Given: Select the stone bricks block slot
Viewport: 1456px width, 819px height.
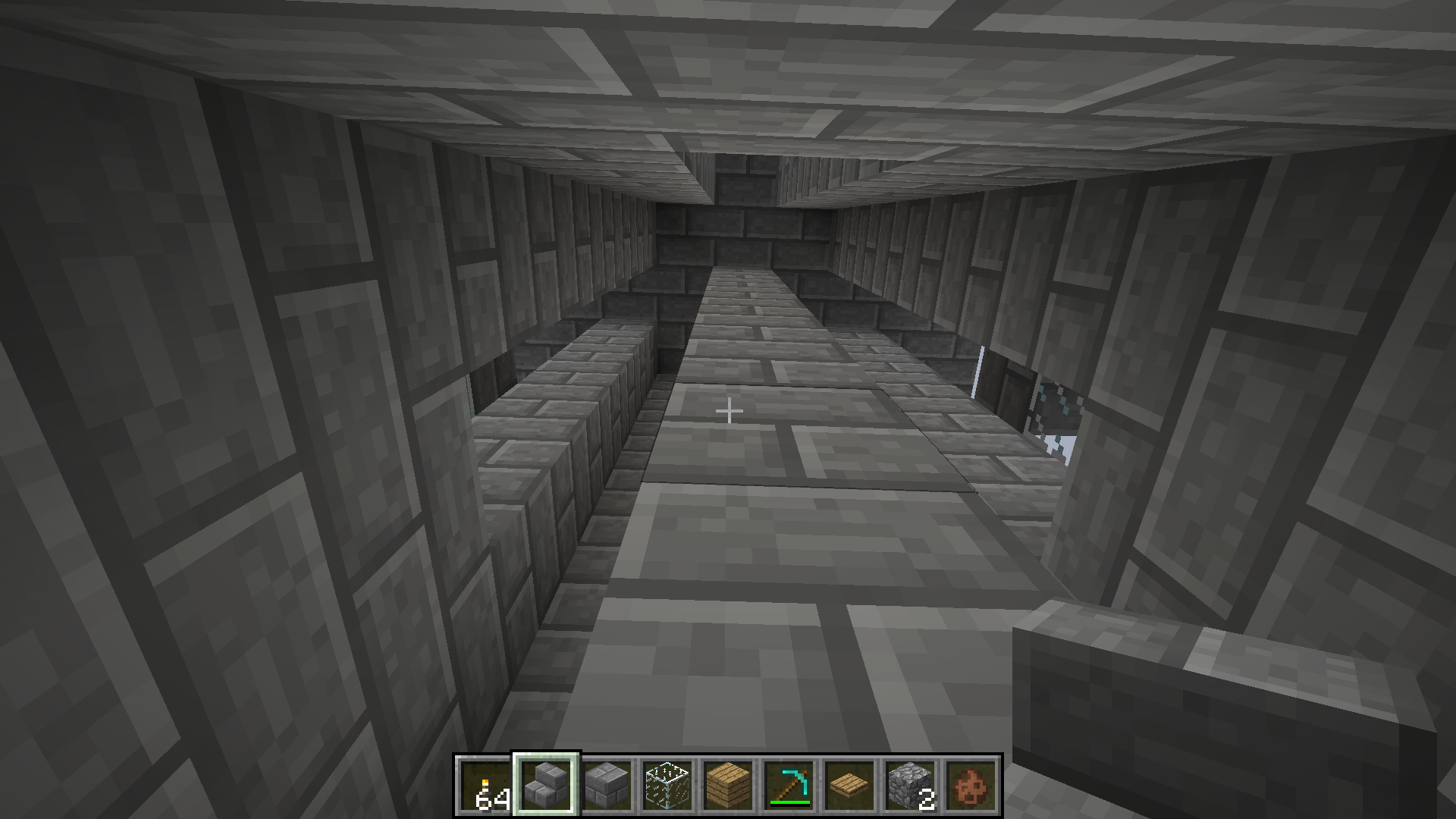Looking at the screenshot, I should click(x=607, y=785).
